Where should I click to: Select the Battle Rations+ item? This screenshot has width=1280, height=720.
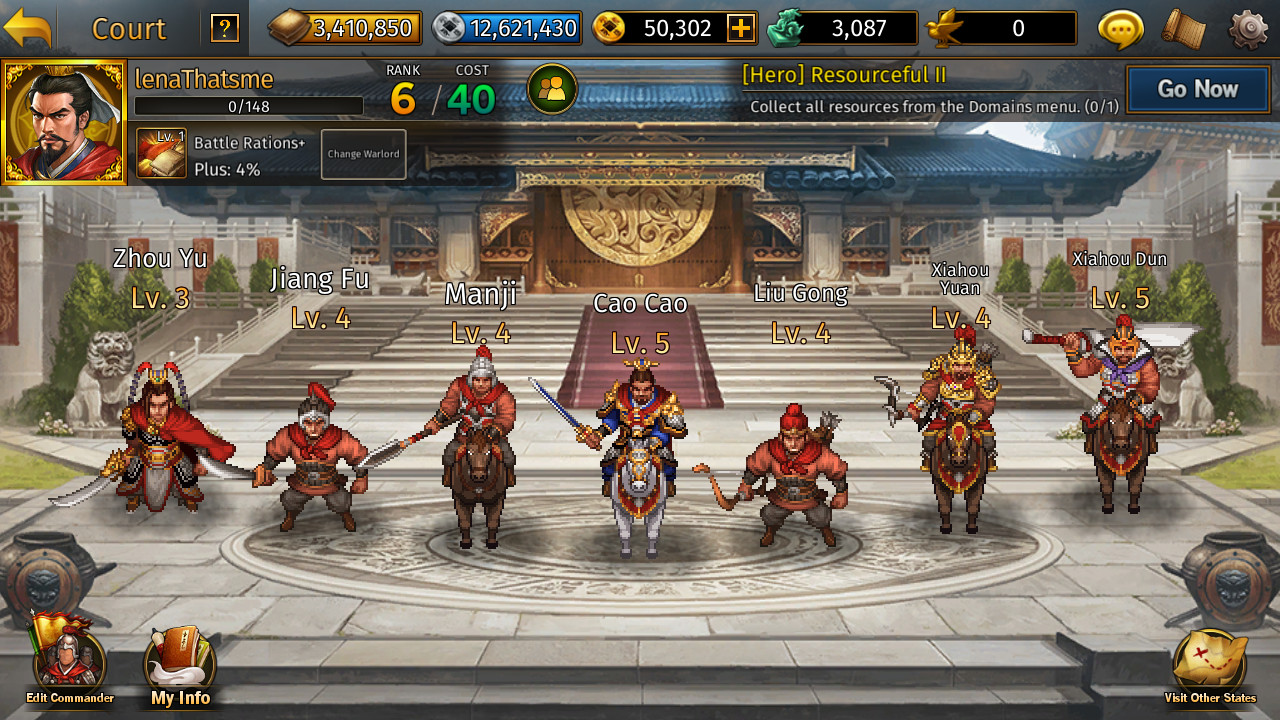(160, 153)
